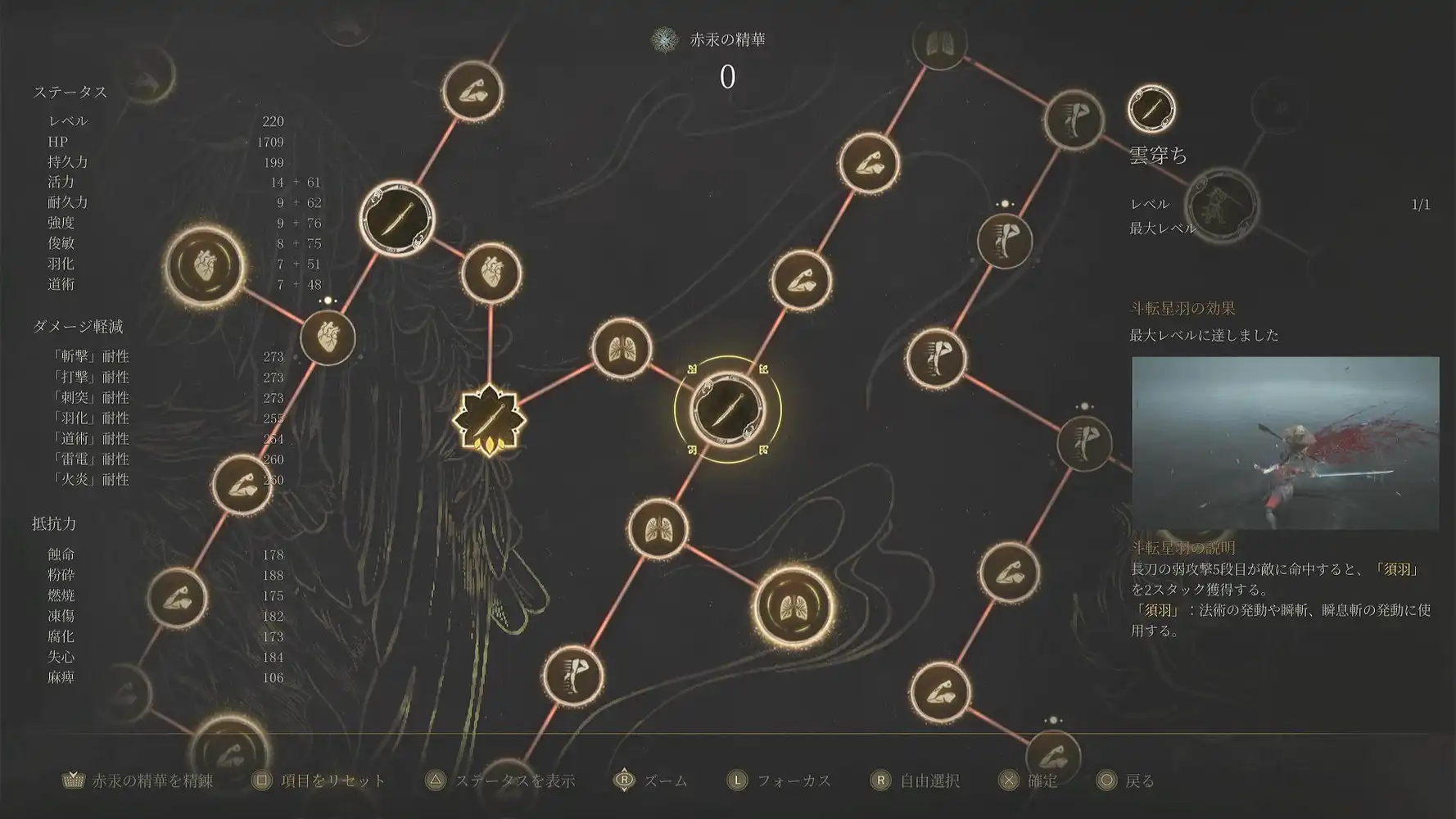This screenshot has height=819, width=1456.
Task: Click the basket icon for 赤汞の精華を精錬
Action: coord(72,781)
